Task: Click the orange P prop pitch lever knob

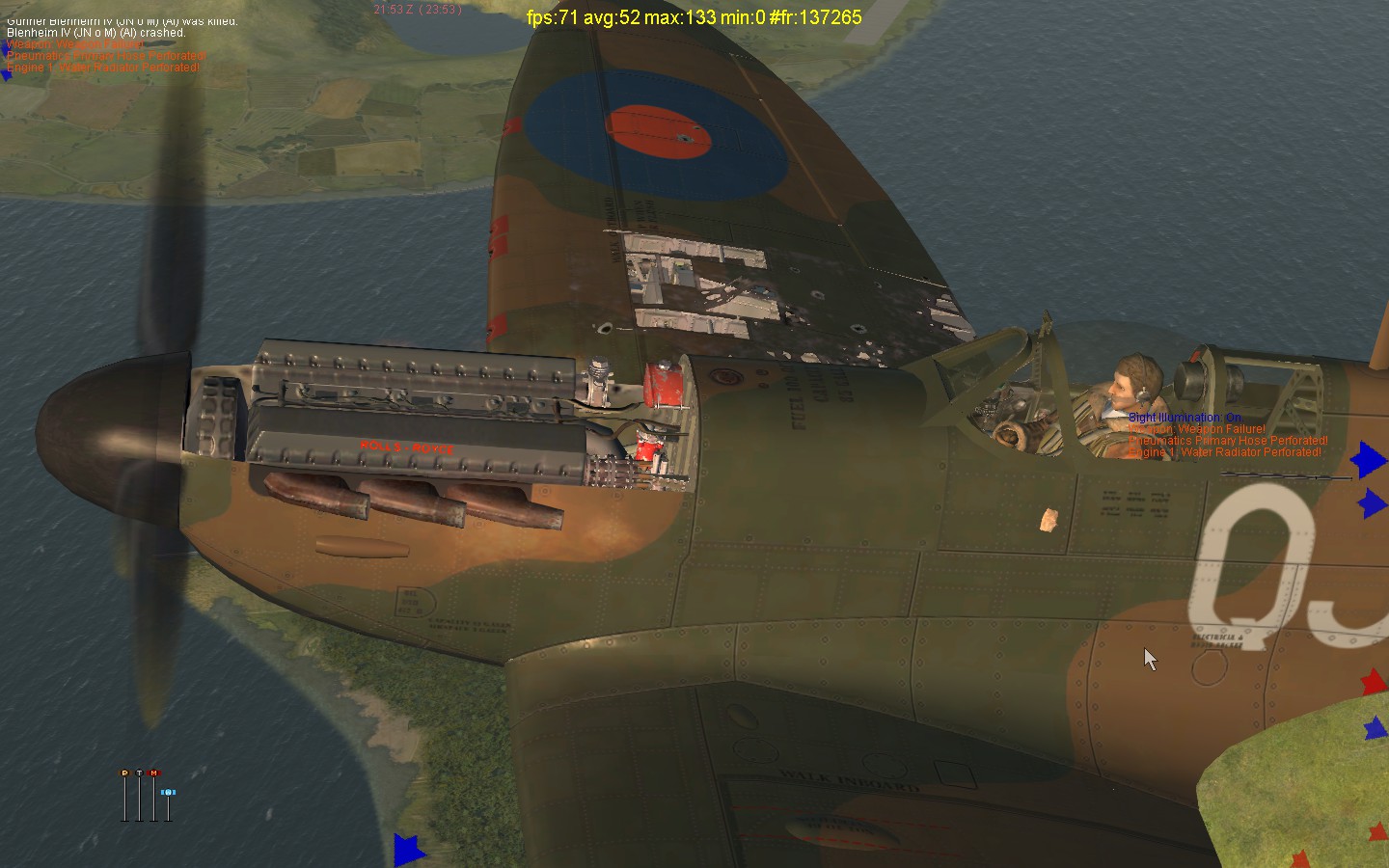Action: click(x=124, y=773)
